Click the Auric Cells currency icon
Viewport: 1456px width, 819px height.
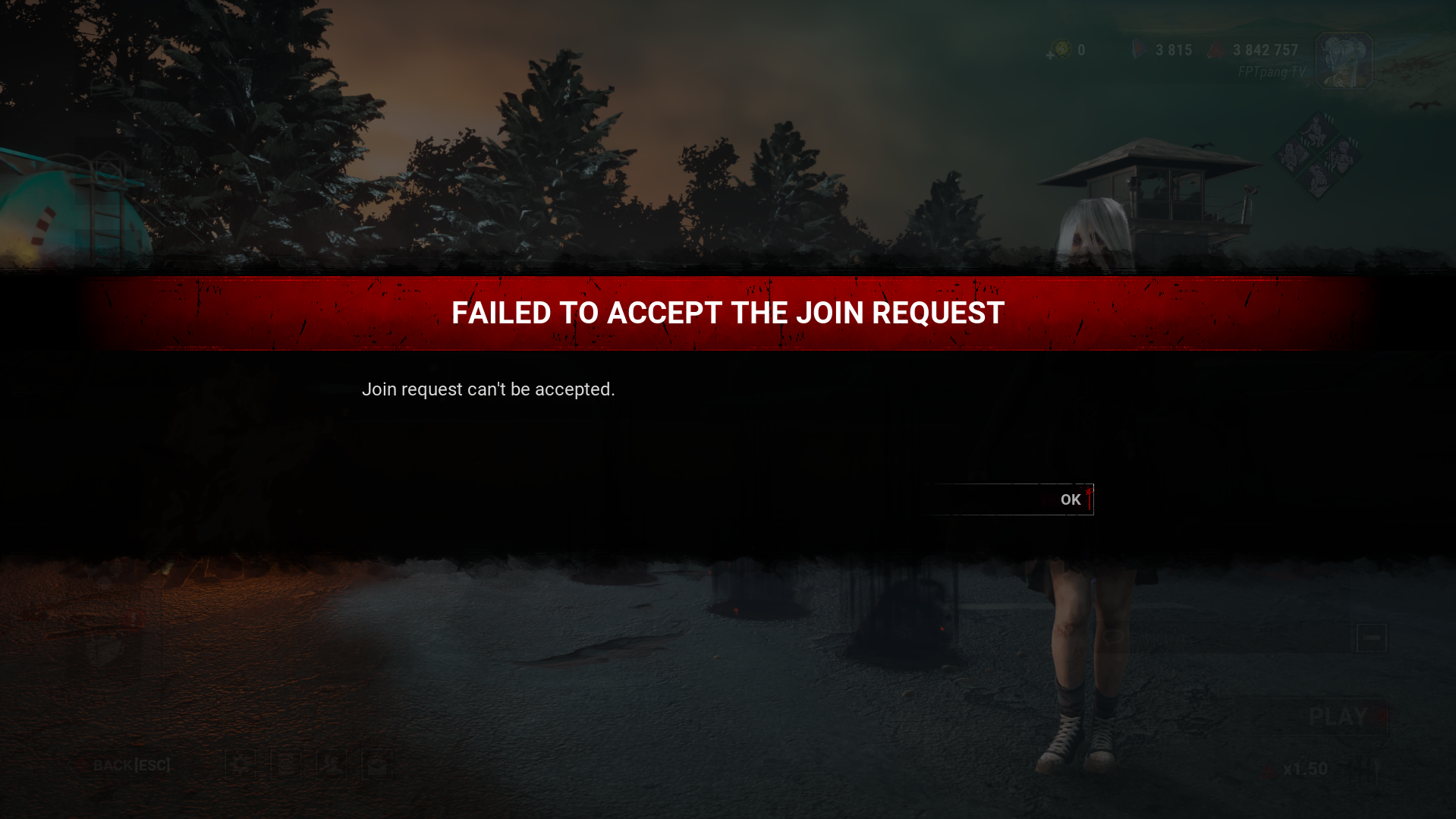coord(1061,49)
